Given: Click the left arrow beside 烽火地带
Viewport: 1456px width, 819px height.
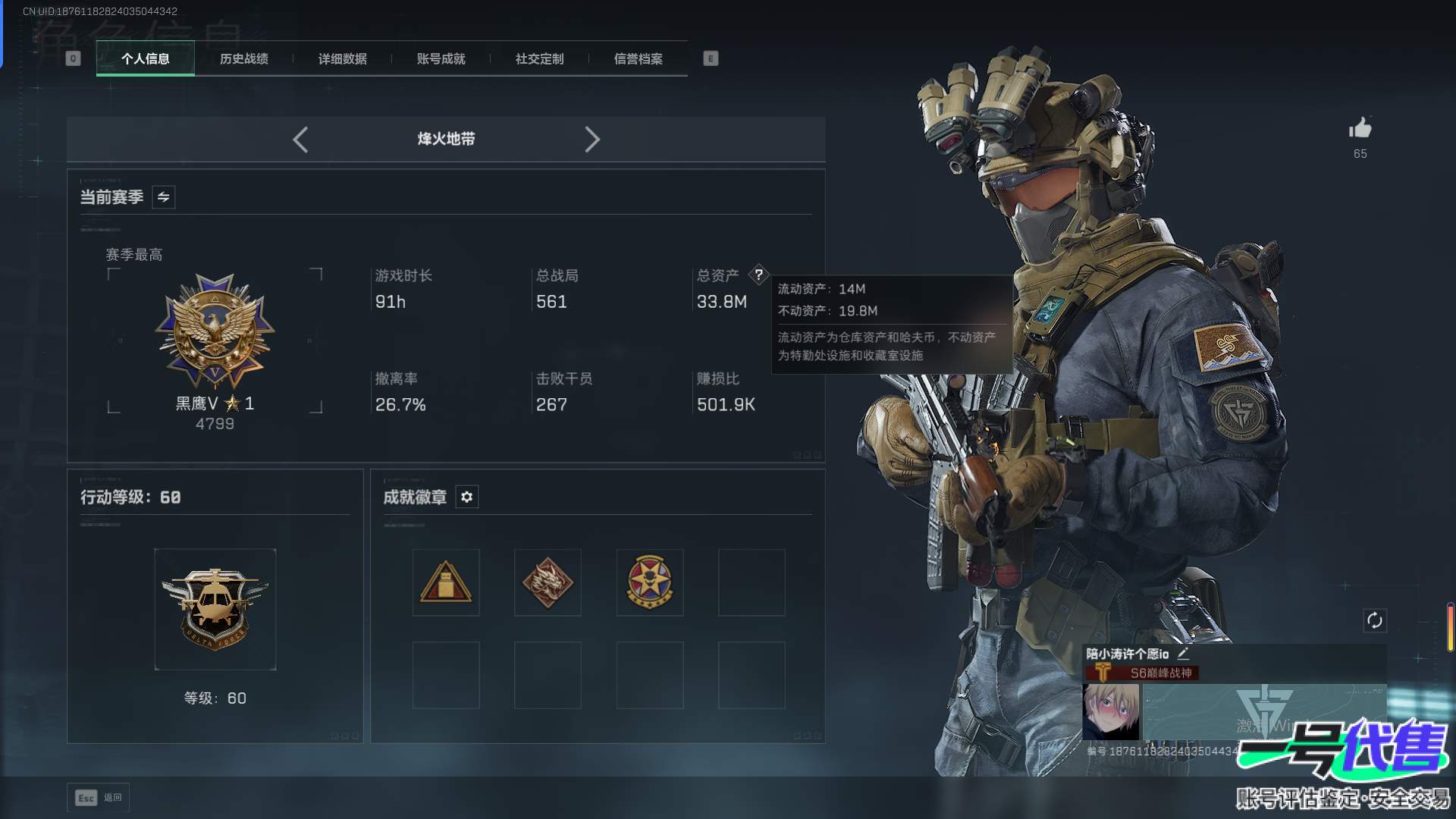Looking at the screenshot, I should [300, 140].
